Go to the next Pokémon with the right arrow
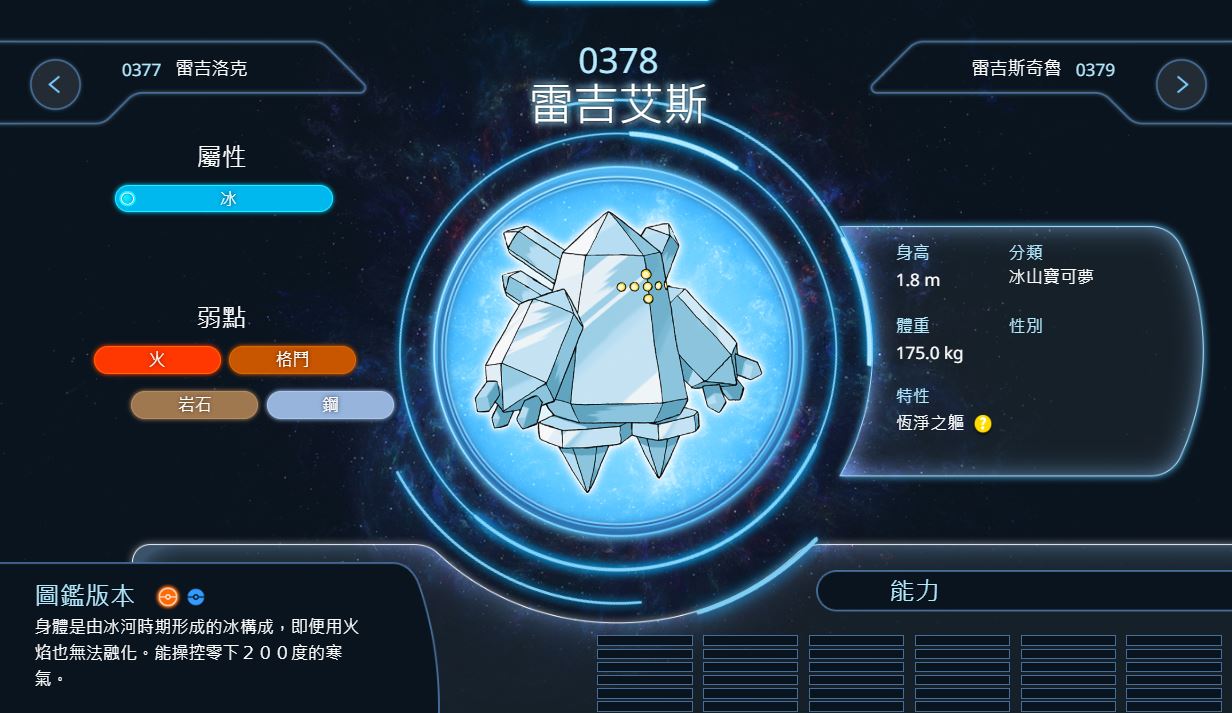This screenshot has height=713, width=1232. coord(1181,85)
